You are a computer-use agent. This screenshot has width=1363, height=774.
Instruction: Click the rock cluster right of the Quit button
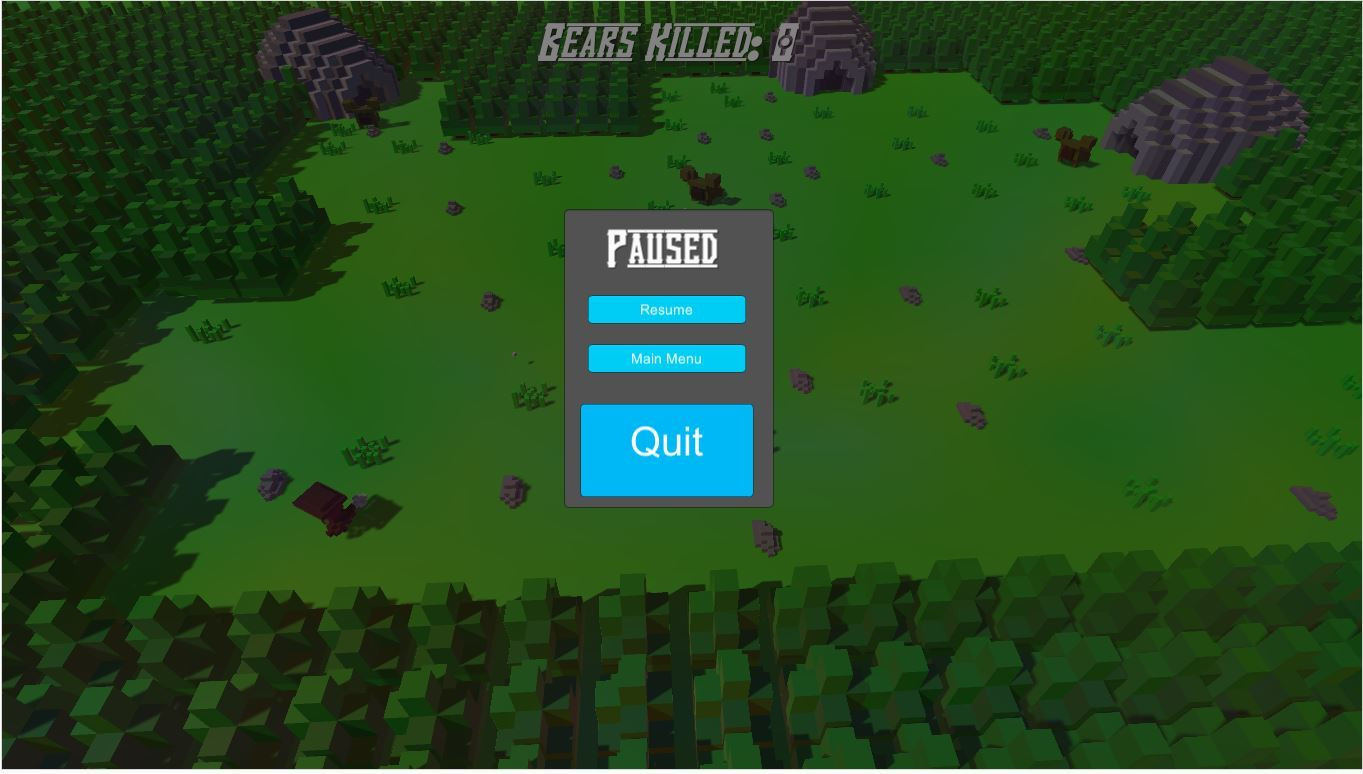(800, 382)
